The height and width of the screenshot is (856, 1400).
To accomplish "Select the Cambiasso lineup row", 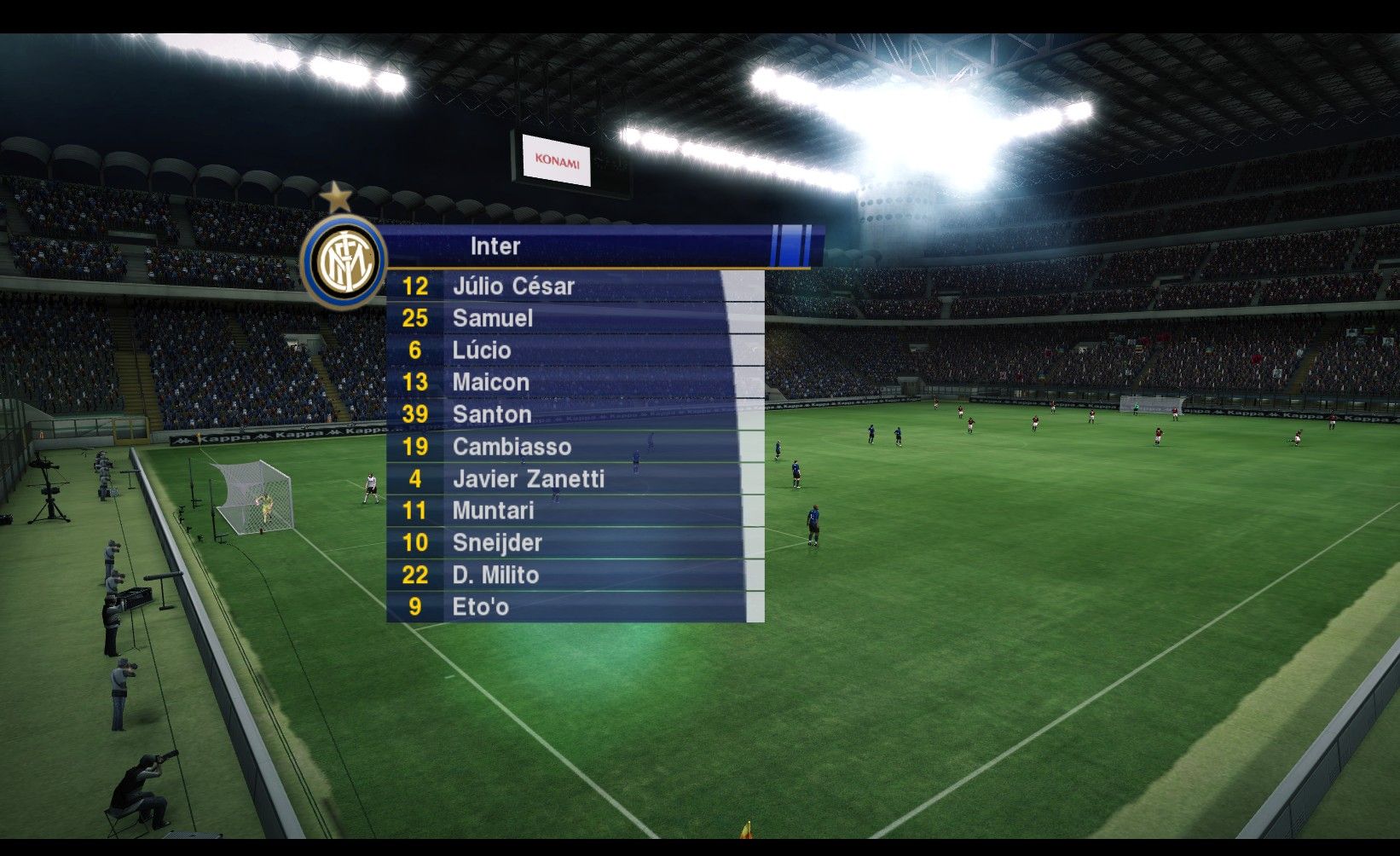I will [512, 447].
